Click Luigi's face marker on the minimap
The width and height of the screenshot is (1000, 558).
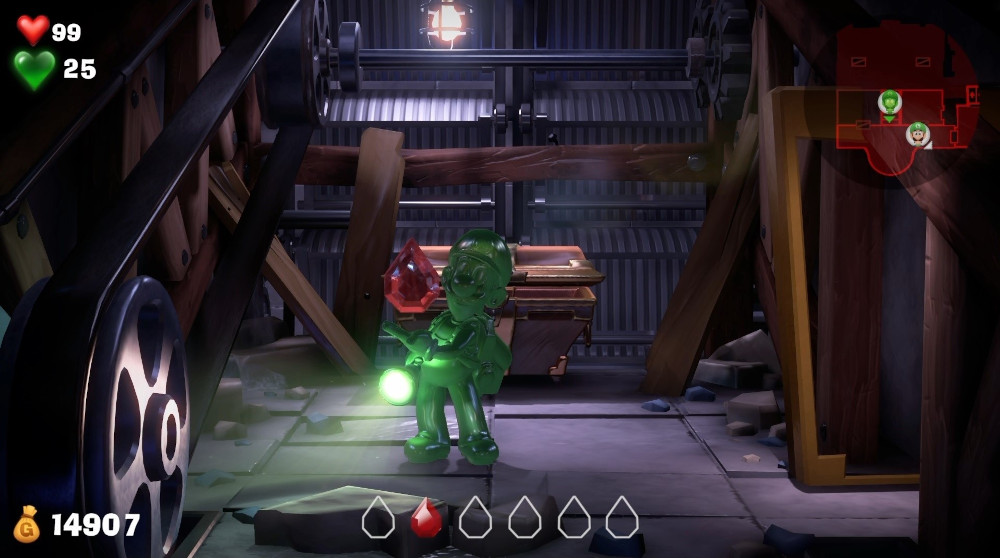917,133
